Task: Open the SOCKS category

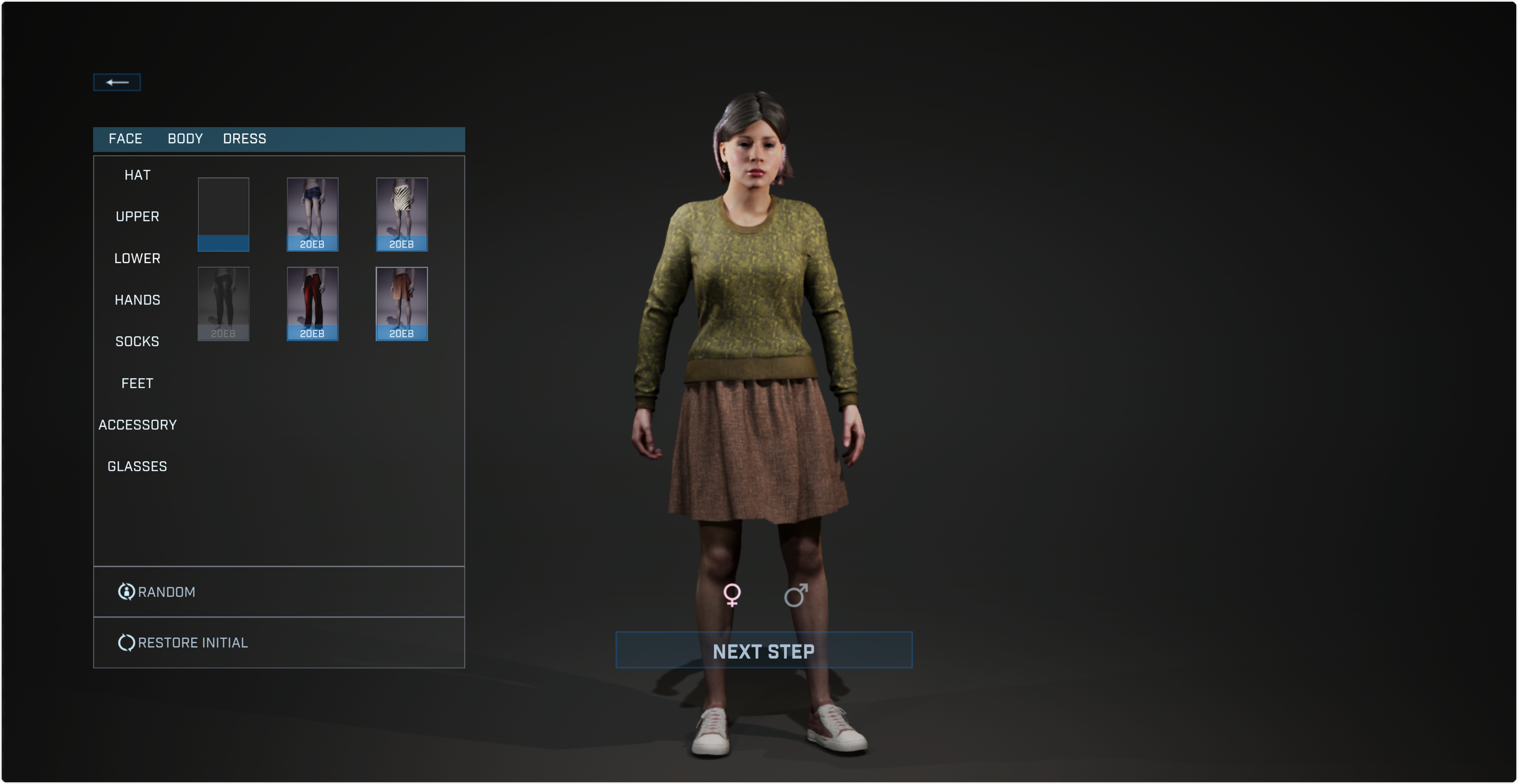Action: tap(137, 342)
